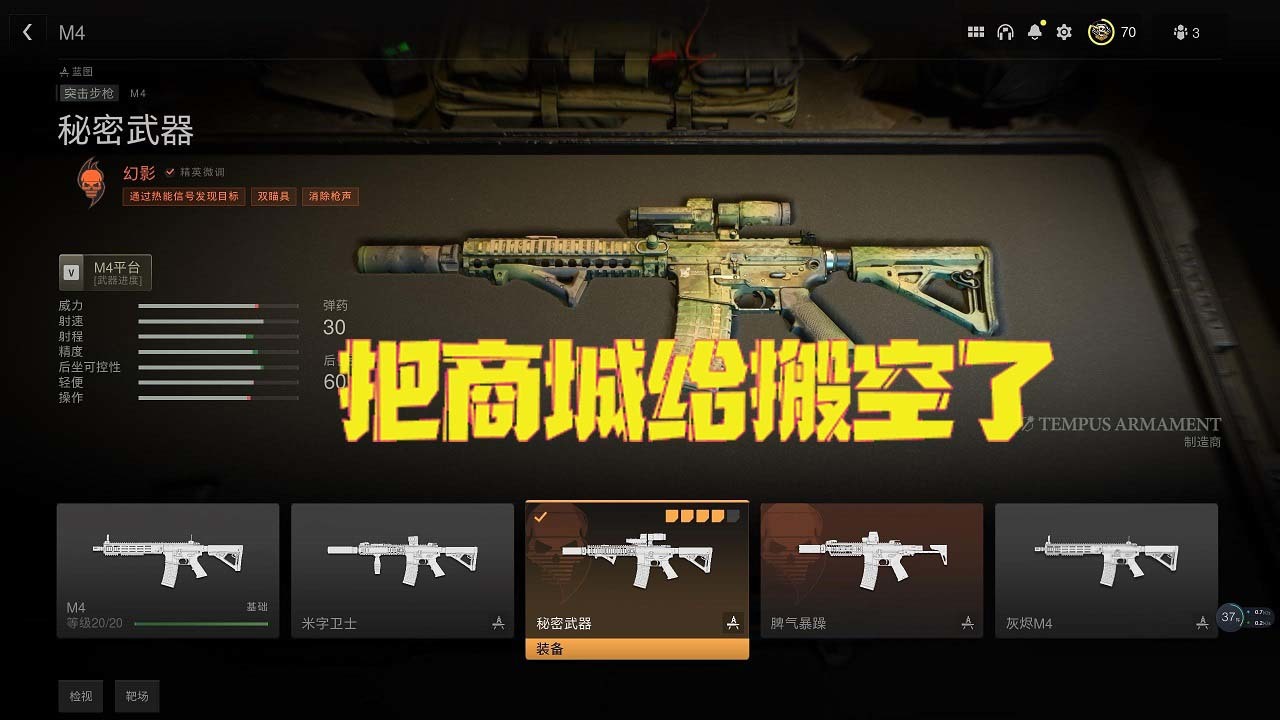Click the COD points balance icon showing 70

1100,31
